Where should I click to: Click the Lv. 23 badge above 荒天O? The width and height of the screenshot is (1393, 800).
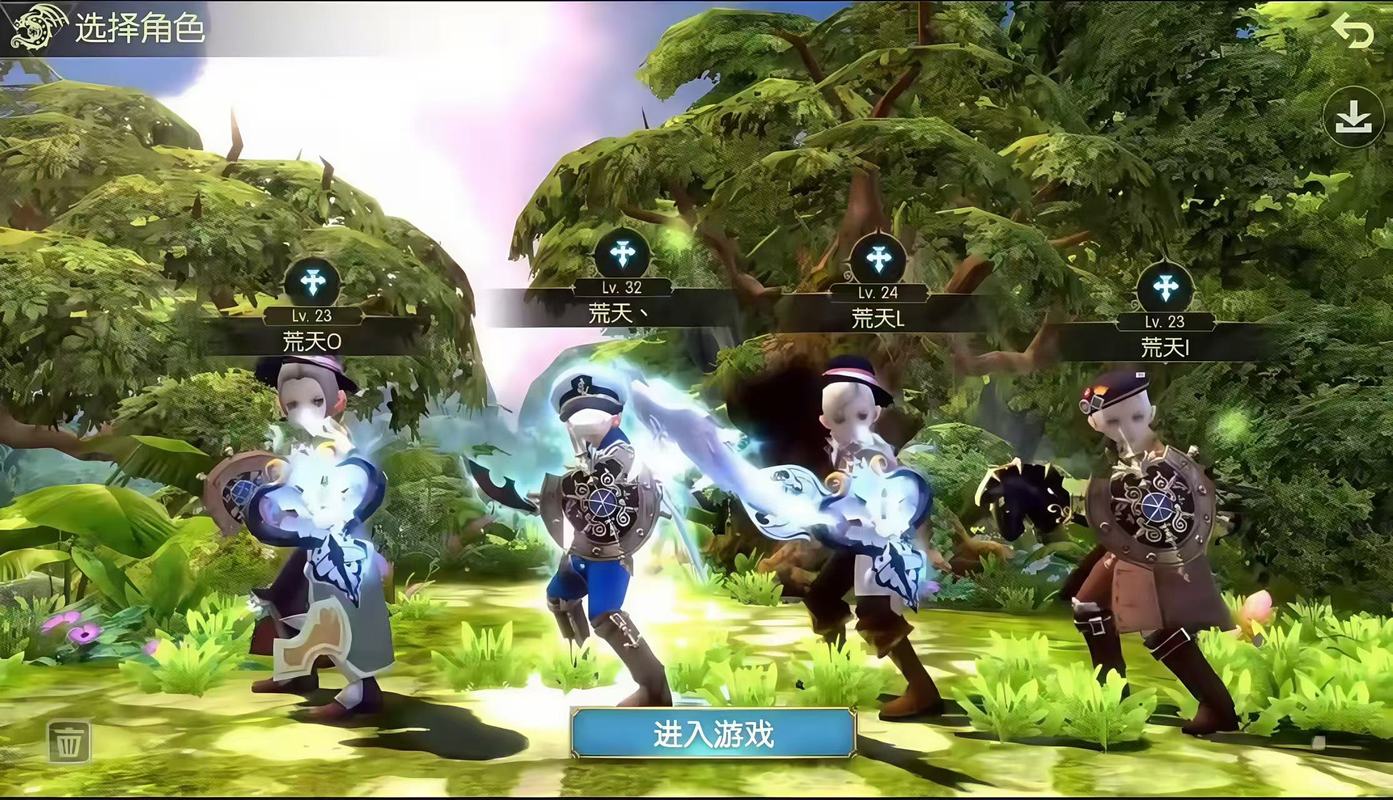point(313,316)
